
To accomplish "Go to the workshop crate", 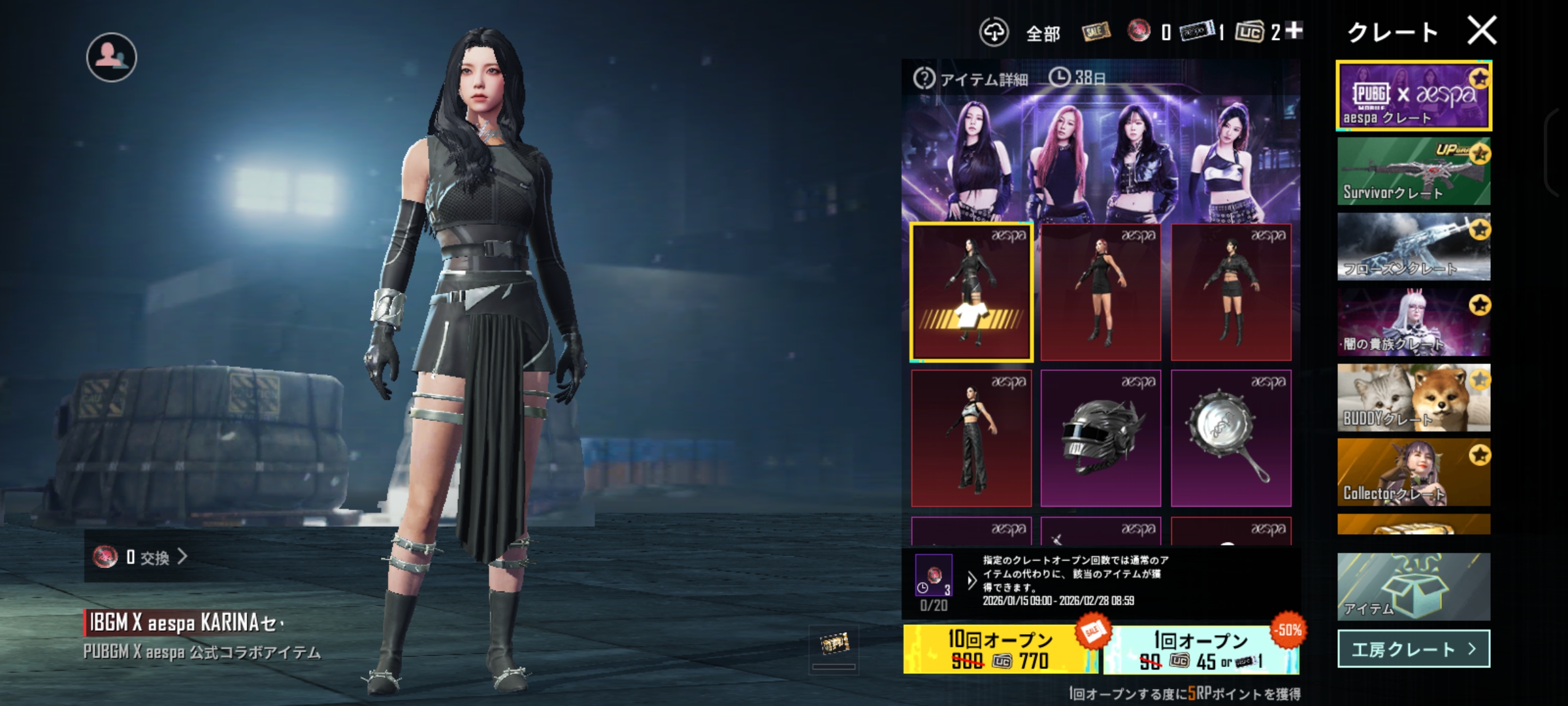I will pos(1414,648).
